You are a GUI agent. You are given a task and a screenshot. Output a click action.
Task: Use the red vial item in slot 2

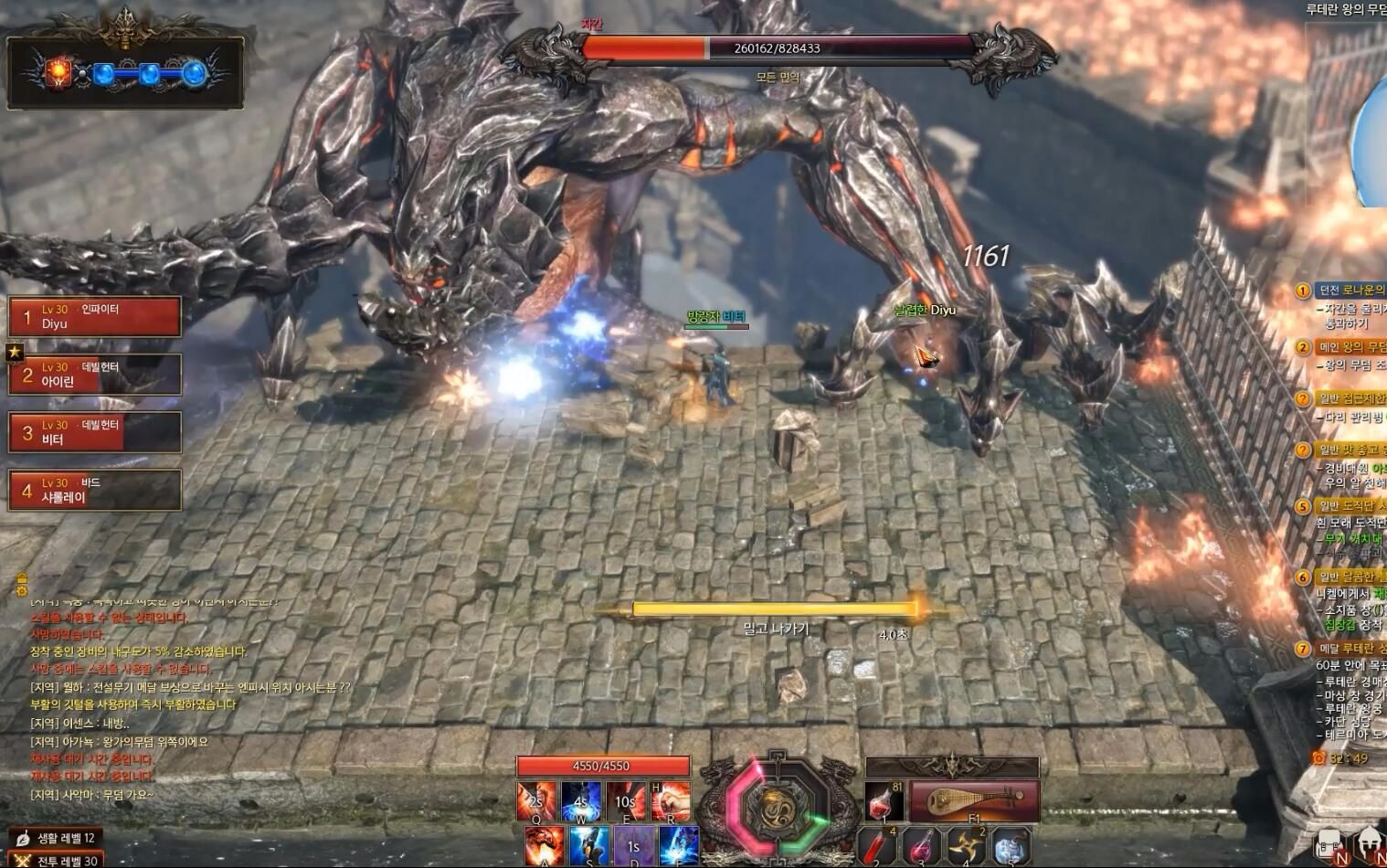[x=878, y=845]
